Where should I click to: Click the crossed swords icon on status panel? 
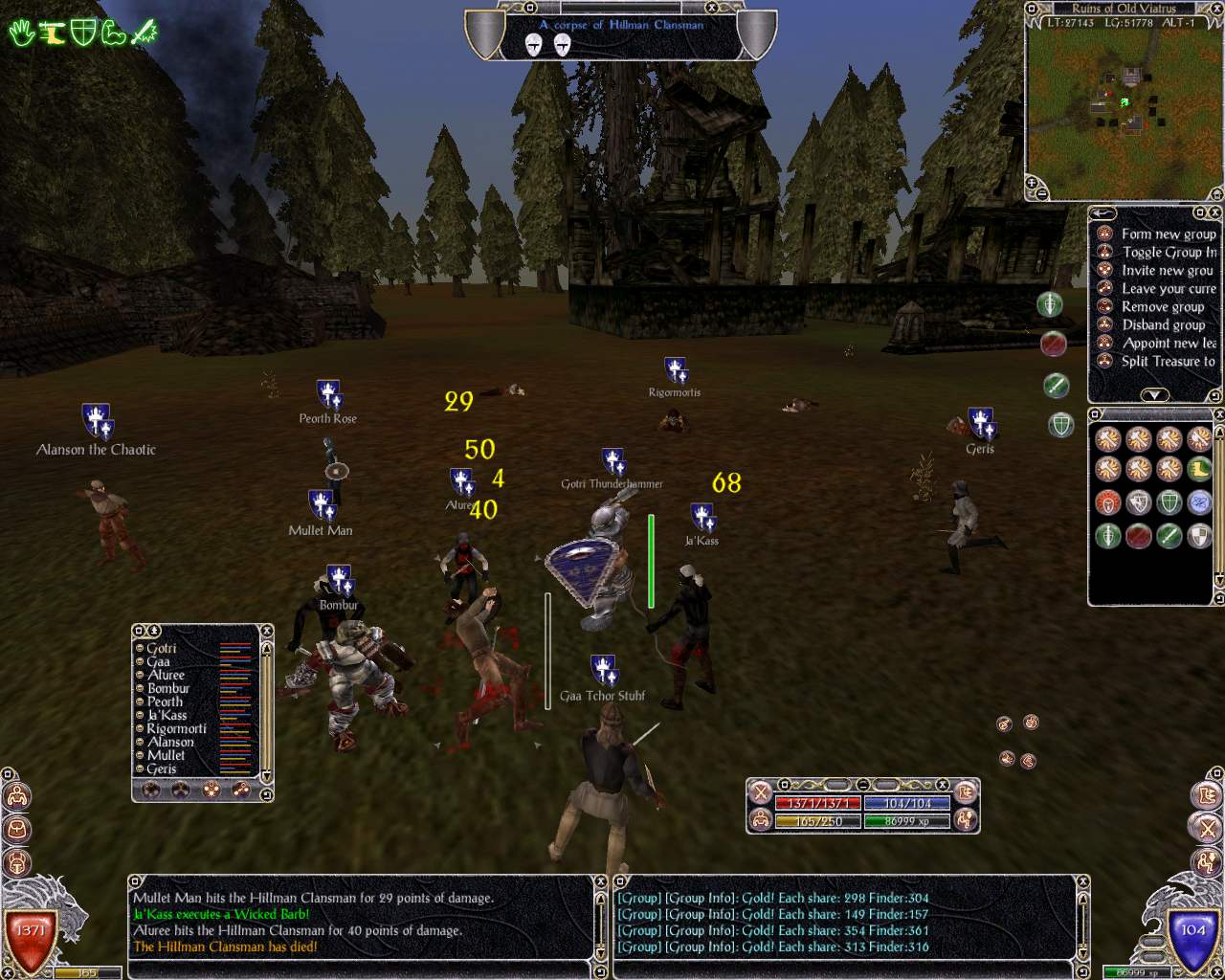point(761,792)
